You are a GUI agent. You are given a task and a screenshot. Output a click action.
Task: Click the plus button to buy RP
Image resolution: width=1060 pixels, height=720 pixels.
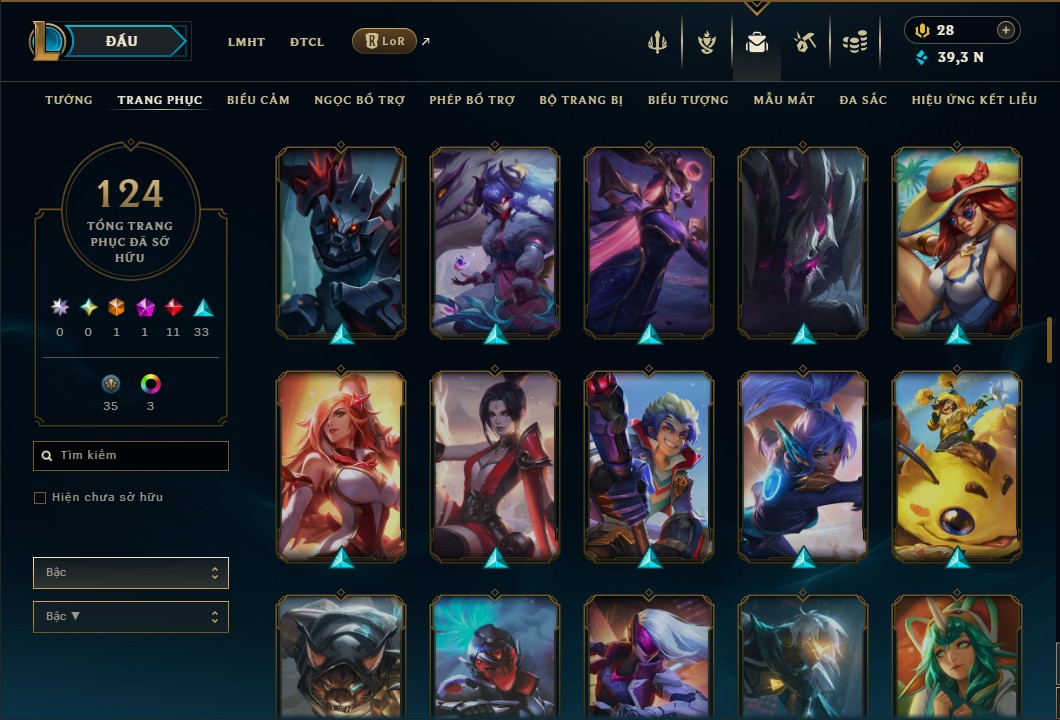(1006, 31)
